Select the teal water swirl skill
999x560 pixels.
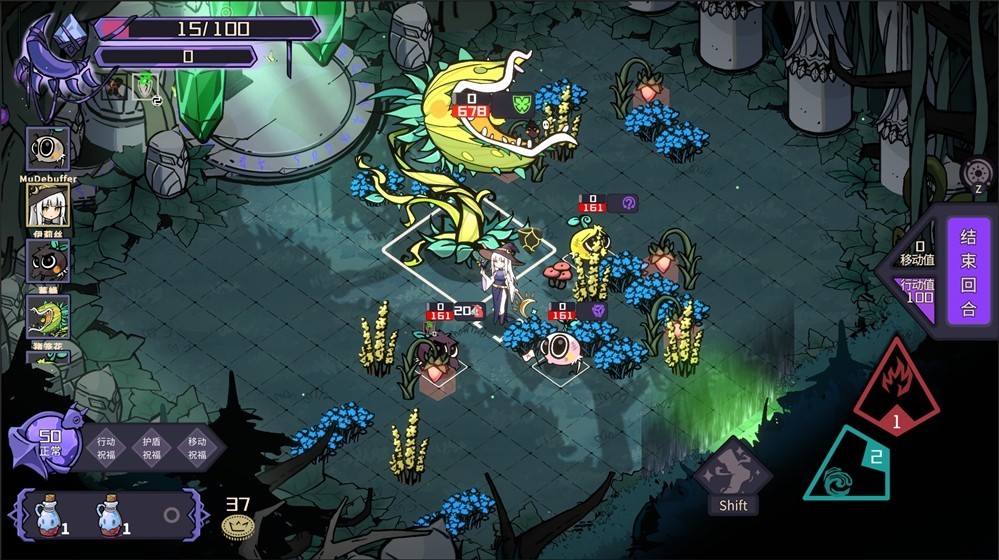point(854,467)
